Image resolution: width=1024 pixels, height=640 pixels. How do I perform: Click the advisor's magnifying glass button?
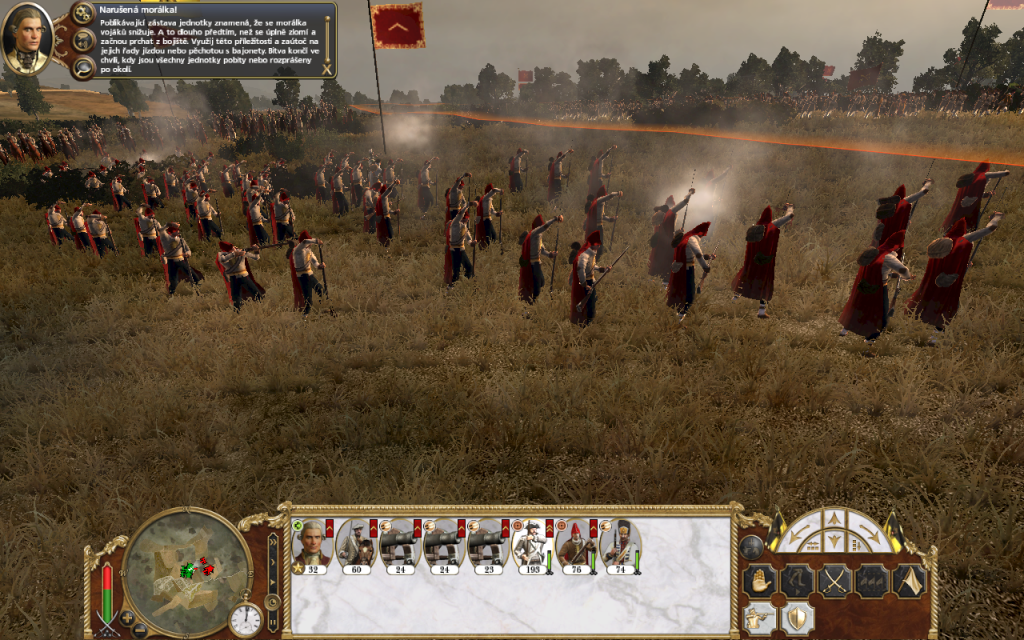point(84,67)
